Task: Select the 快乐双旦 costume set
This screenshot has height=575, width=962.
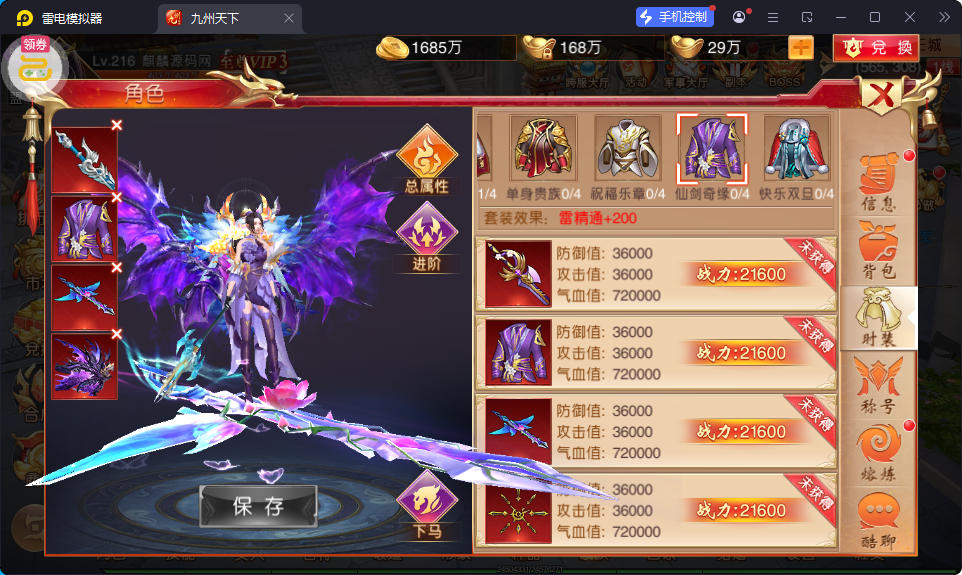Action: (x=797, y=150)
